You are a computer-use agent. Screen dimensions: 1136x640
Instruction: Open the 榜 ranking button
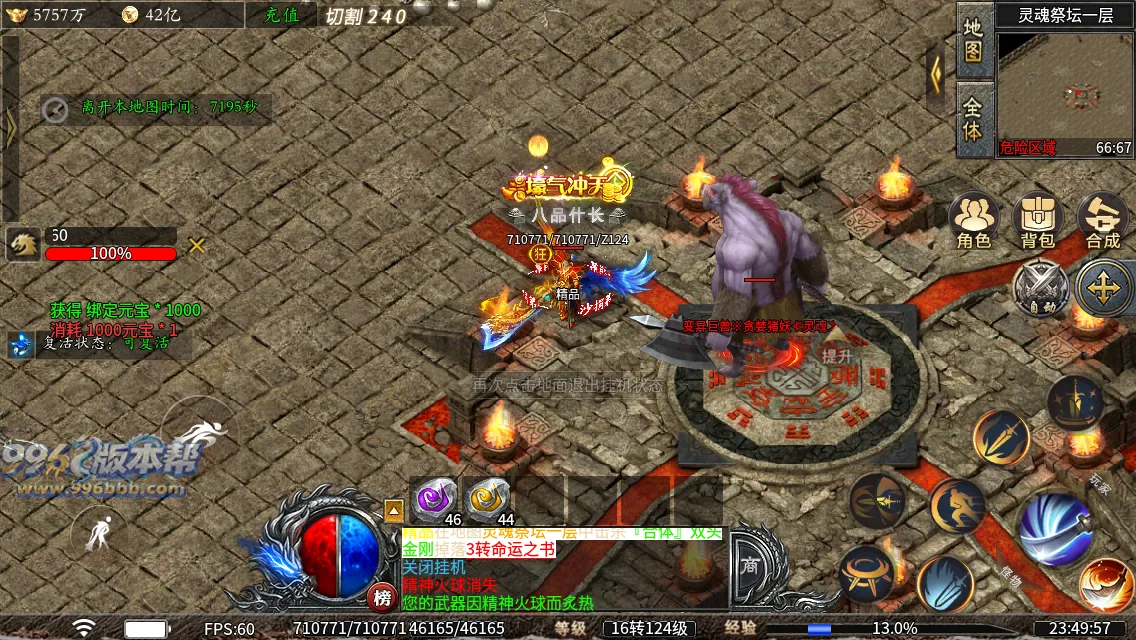[381, 597]
